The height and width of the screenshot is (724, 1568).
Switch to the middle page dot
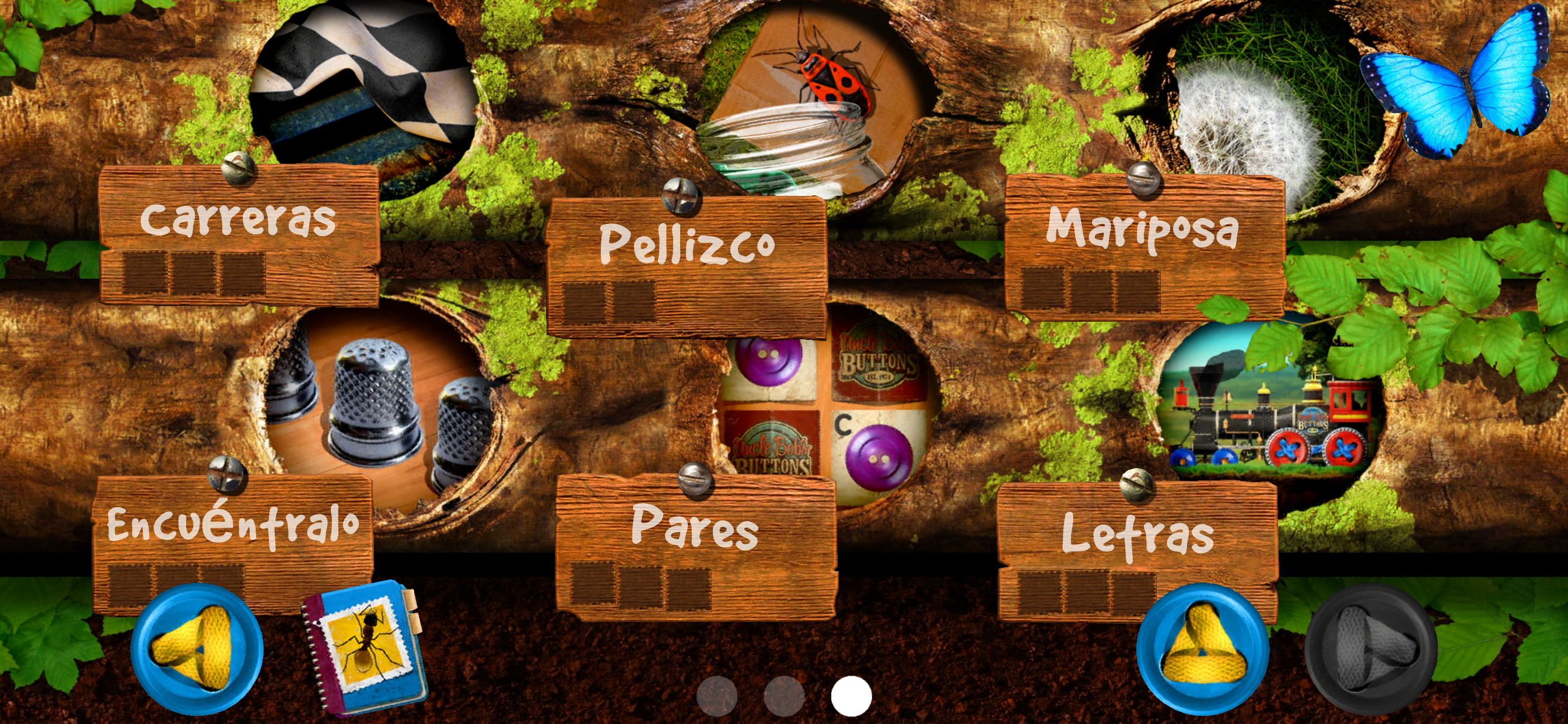click(x=784, y=696)
